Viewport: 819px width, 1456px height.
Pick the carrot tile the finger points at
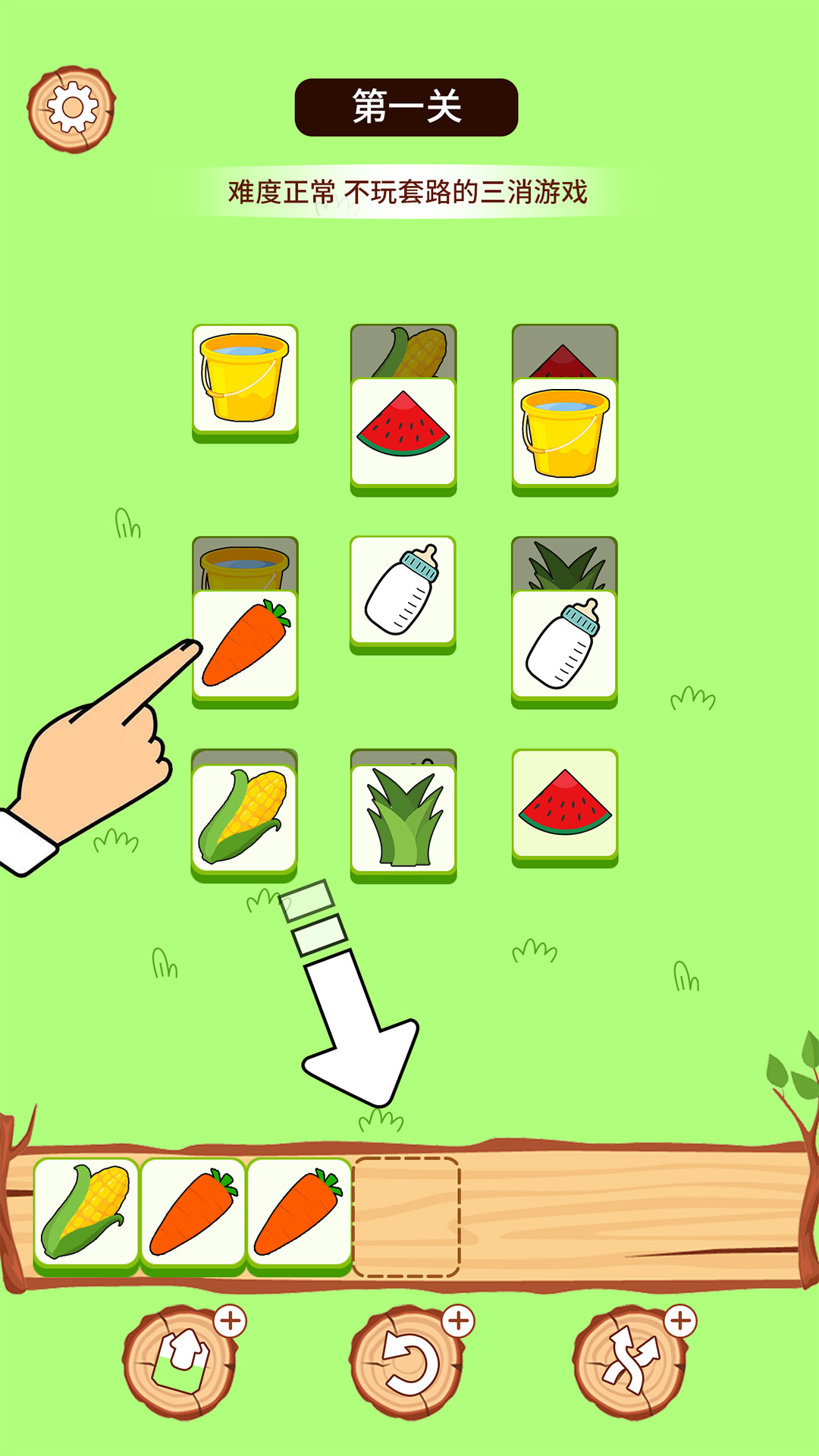tap(245, 645)
